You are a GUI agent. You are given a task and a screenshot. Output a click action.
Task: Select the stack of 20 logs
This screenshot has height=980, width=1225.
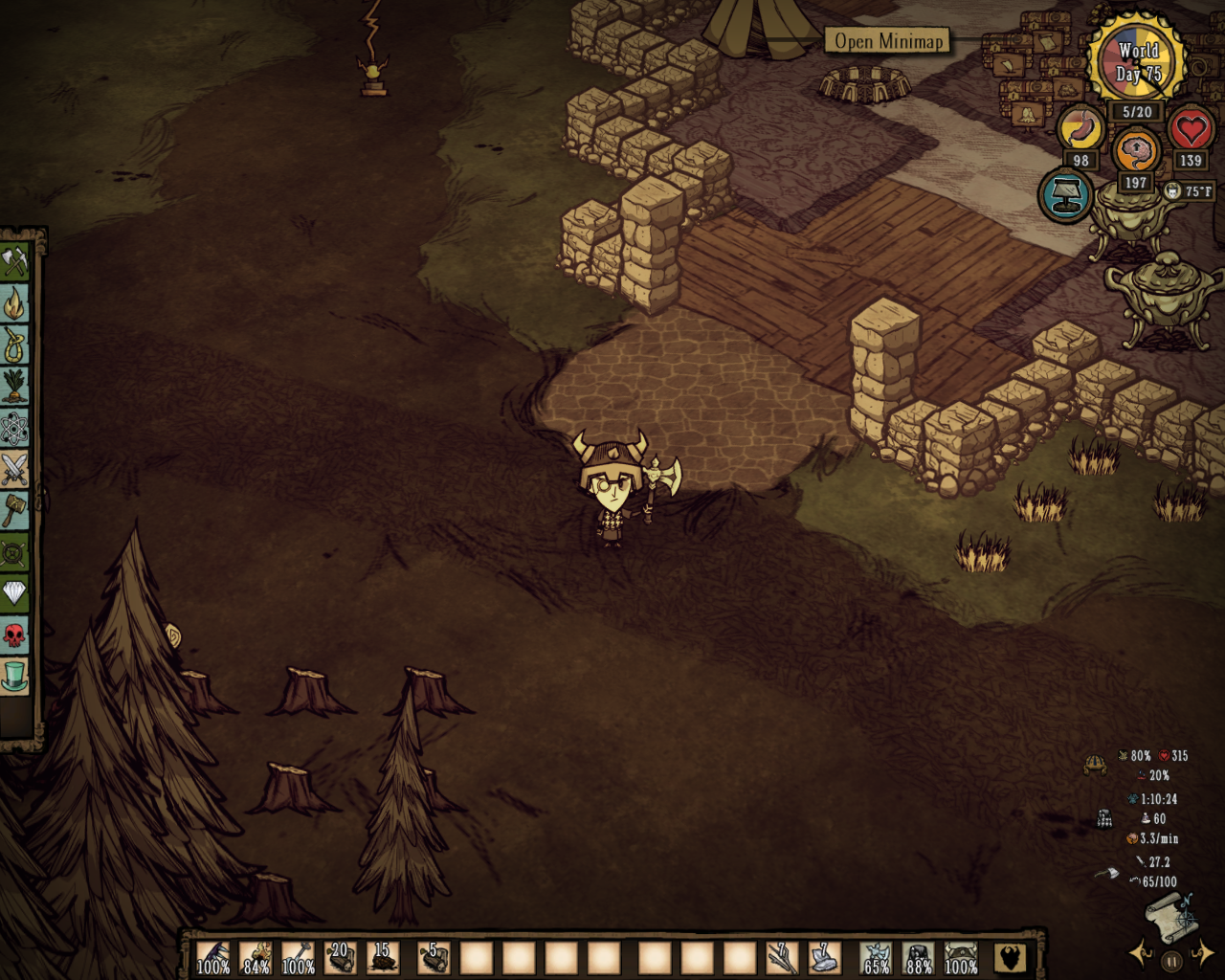[340, 957]
